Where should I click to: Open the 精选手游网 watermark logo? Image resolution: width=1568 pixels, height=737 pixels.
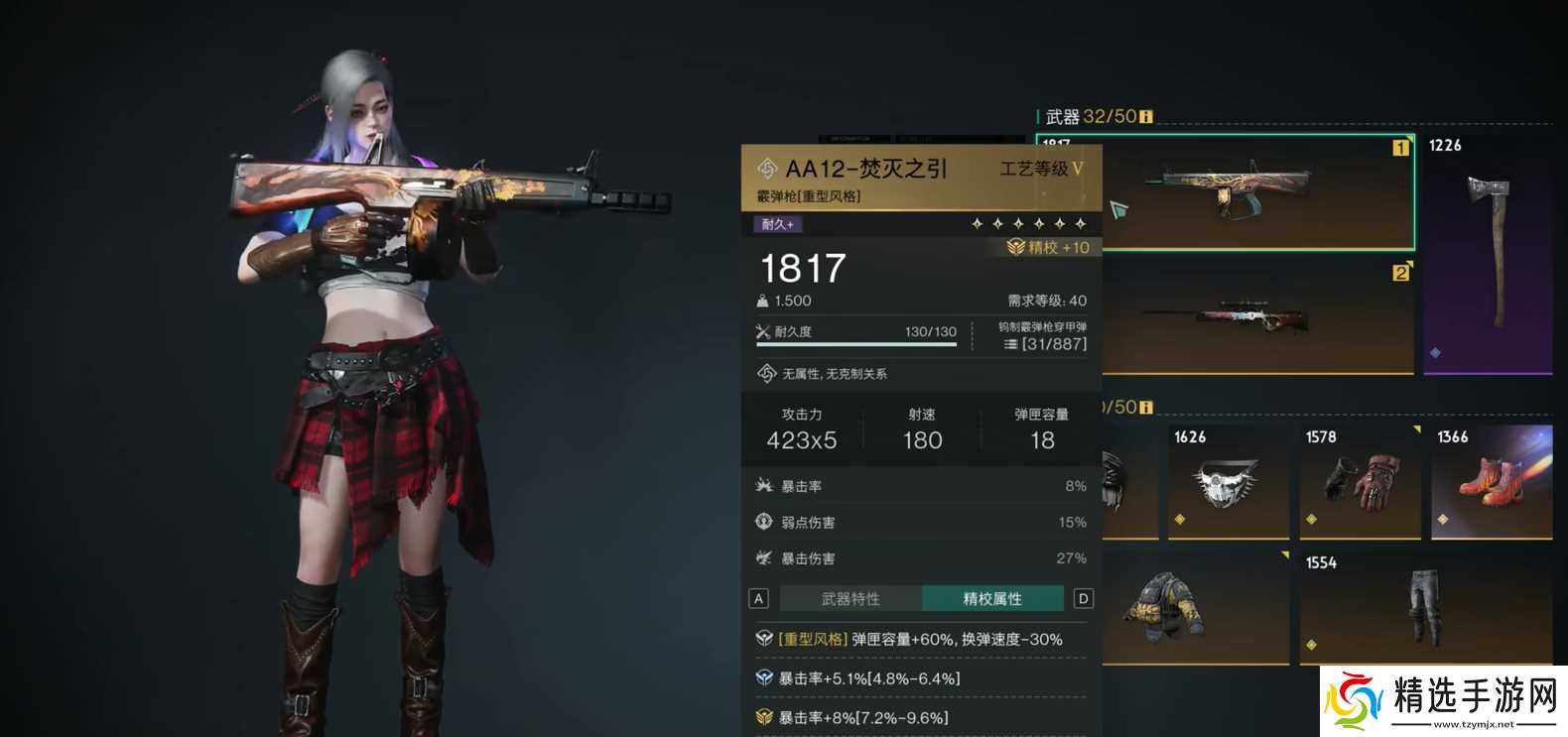(1443, 700)
